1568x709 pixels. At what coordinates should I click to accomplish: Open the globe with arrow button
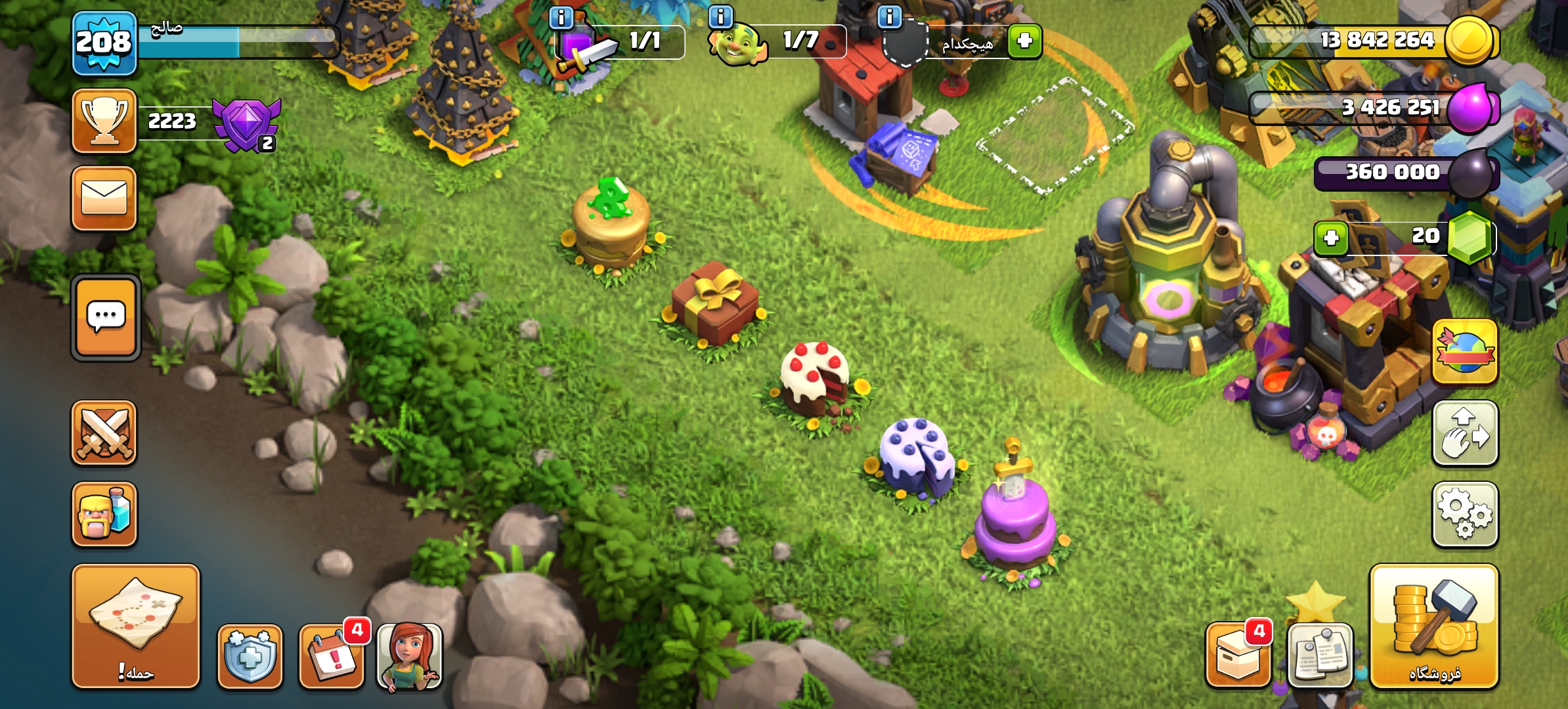pyautogui.click(x=1465, y=352)
